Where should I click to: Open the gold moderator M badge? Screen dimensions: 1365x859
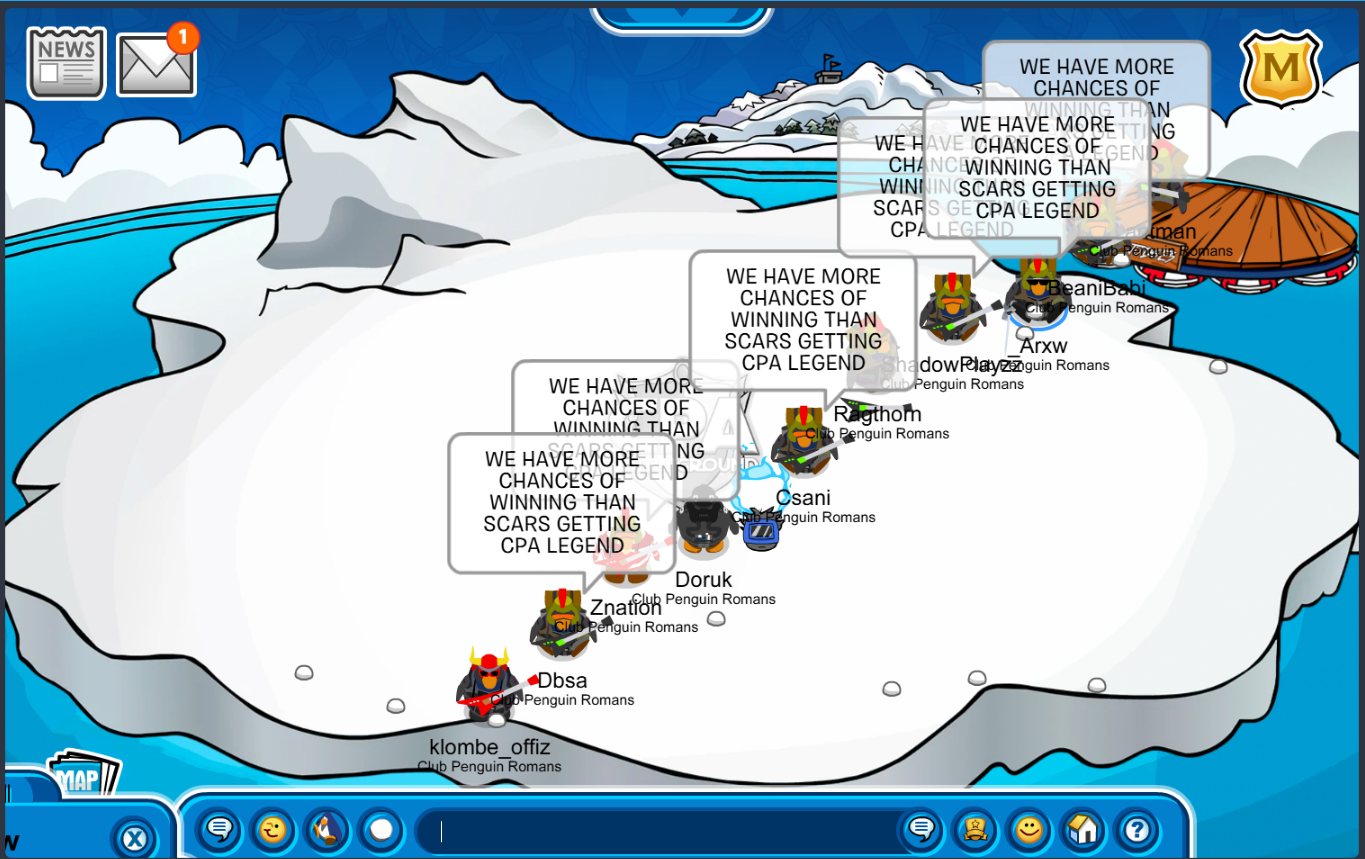point(1281,68)
